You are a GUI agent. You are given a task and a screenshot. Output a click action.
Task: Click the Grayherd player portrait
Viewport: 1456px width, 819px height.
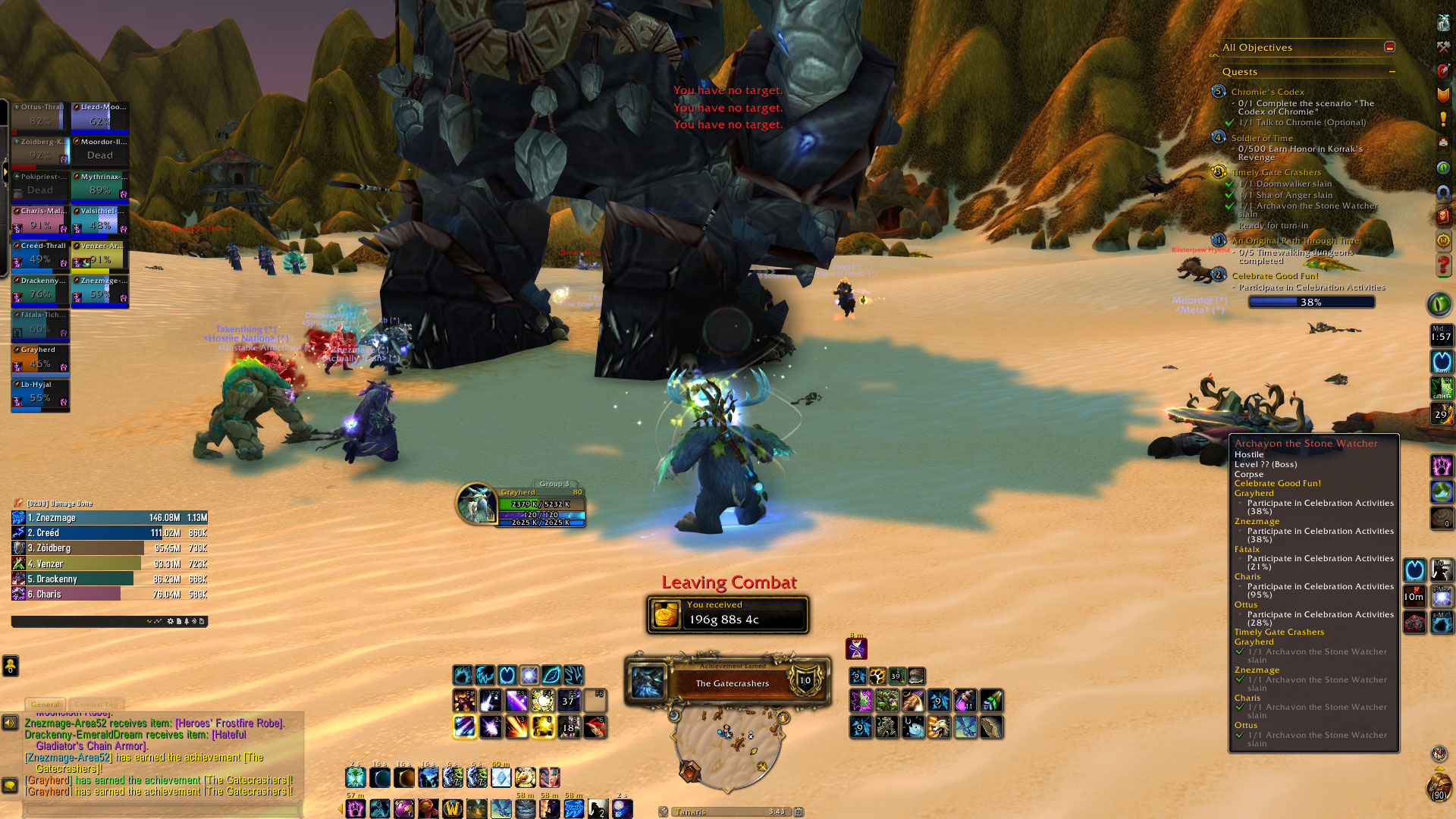click(x=476, y=503)
